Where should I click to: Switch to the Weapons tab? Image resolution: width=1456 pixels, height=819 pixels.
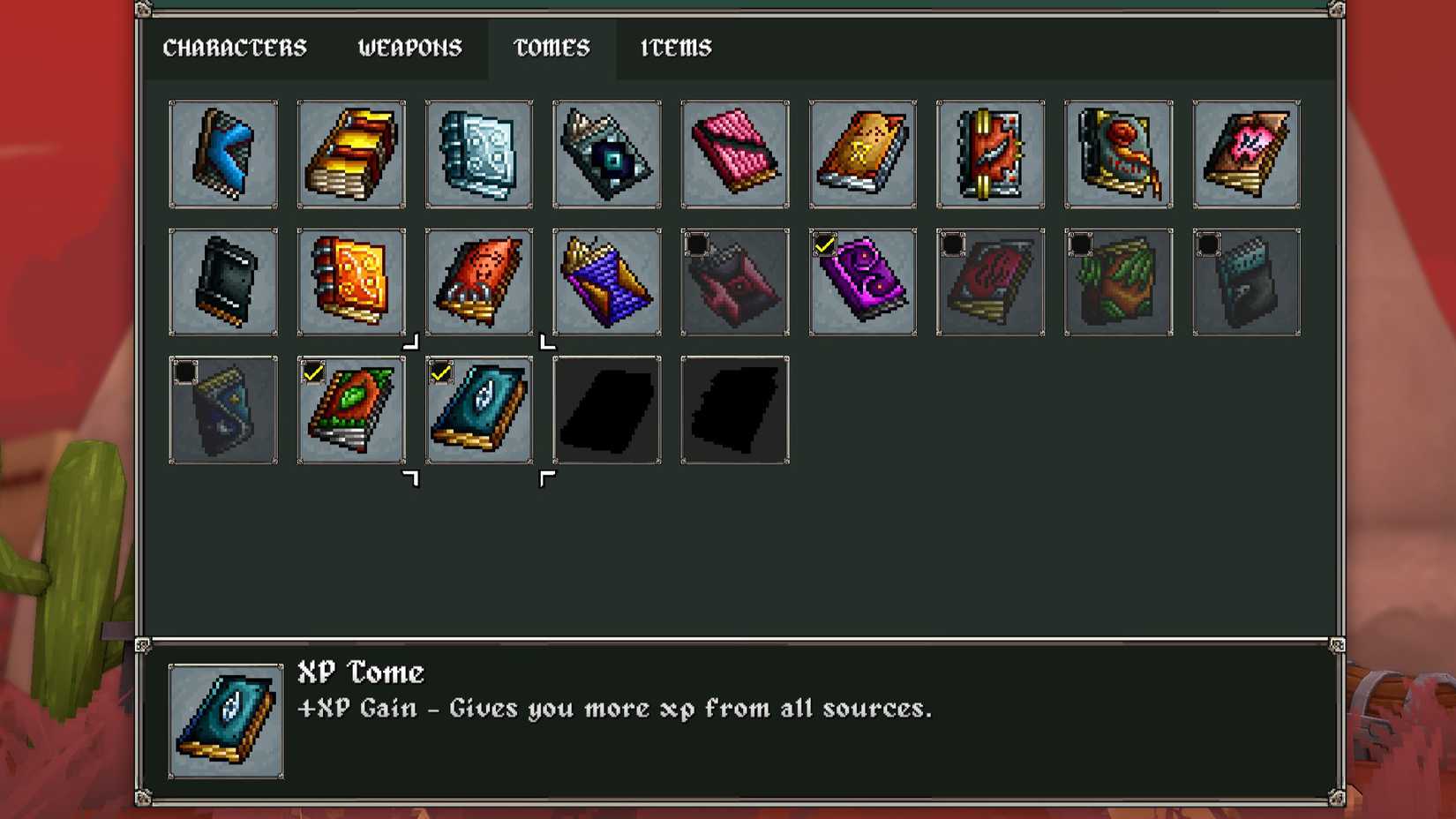(409, 49)
